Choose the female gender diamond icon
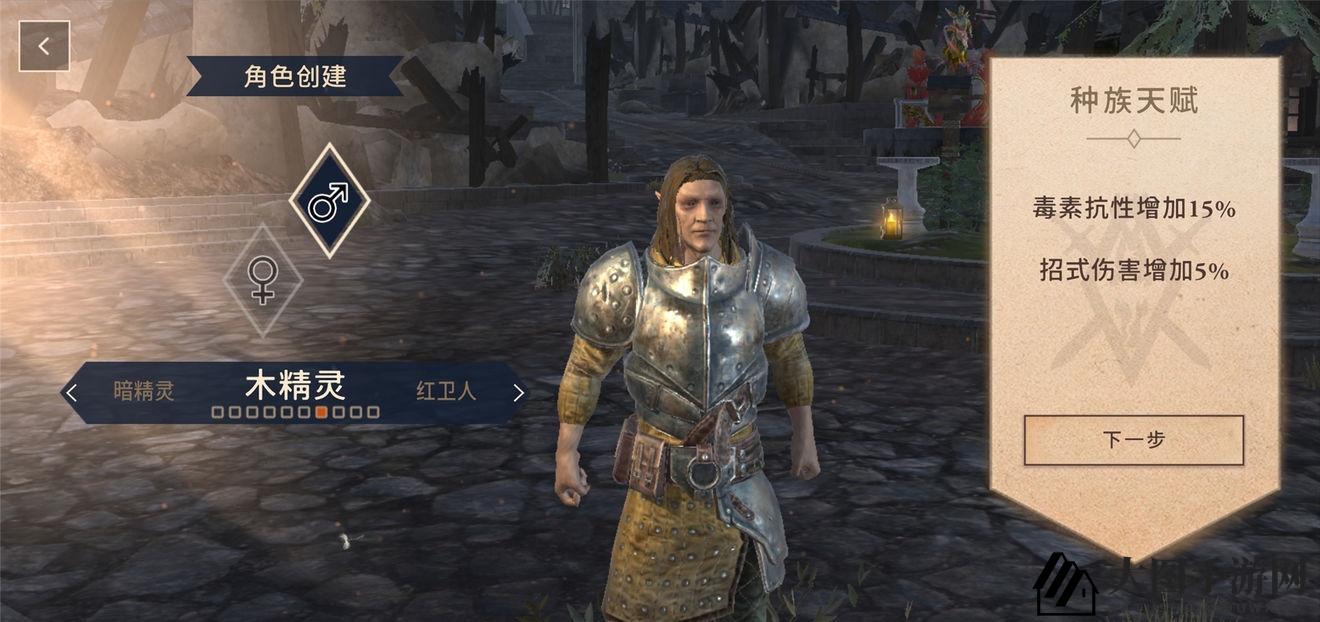The width and height of the screenshot is (1320, 622). tap(262, 279)
